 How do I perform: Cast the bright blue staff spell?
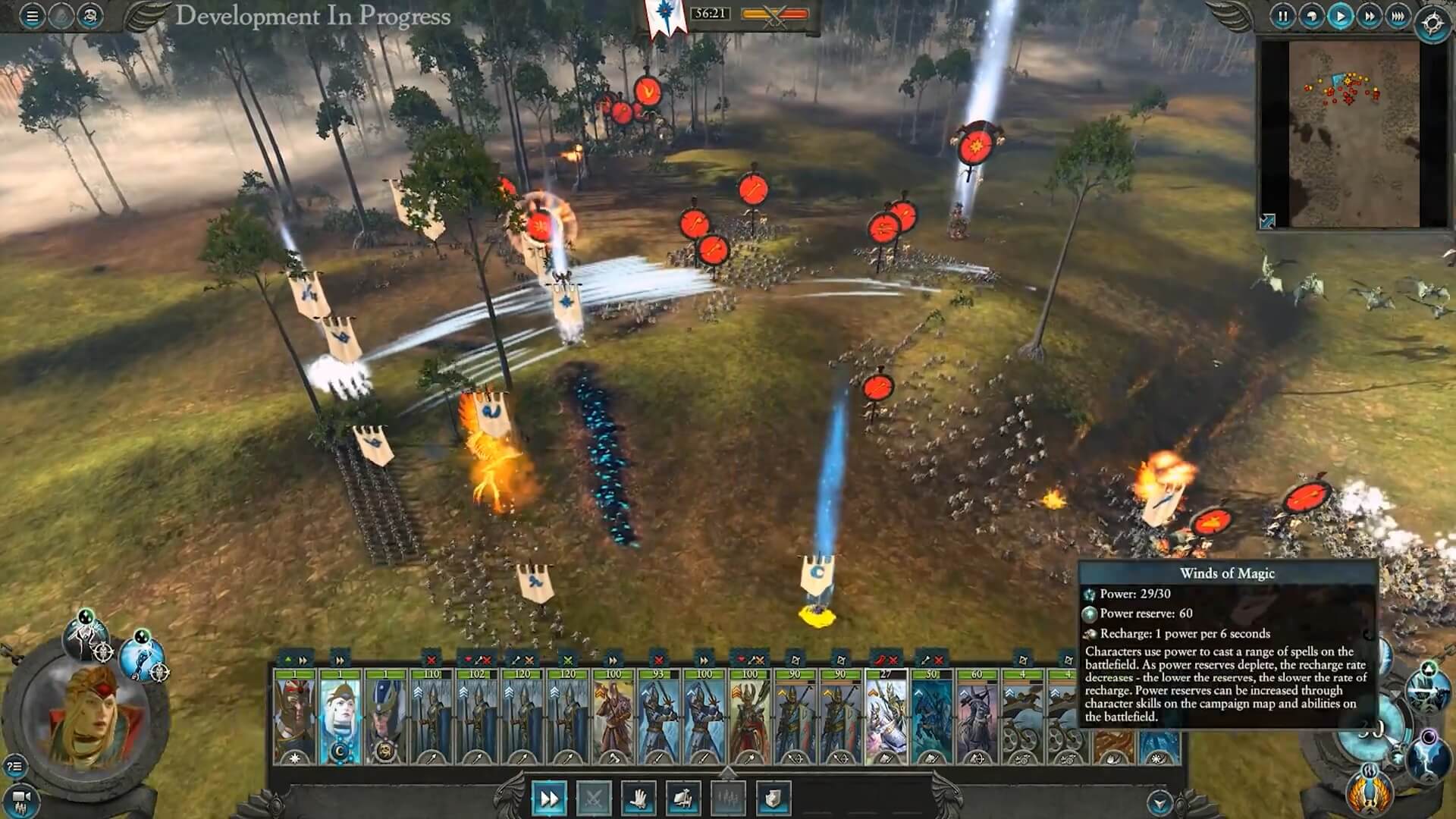[142, 658]
